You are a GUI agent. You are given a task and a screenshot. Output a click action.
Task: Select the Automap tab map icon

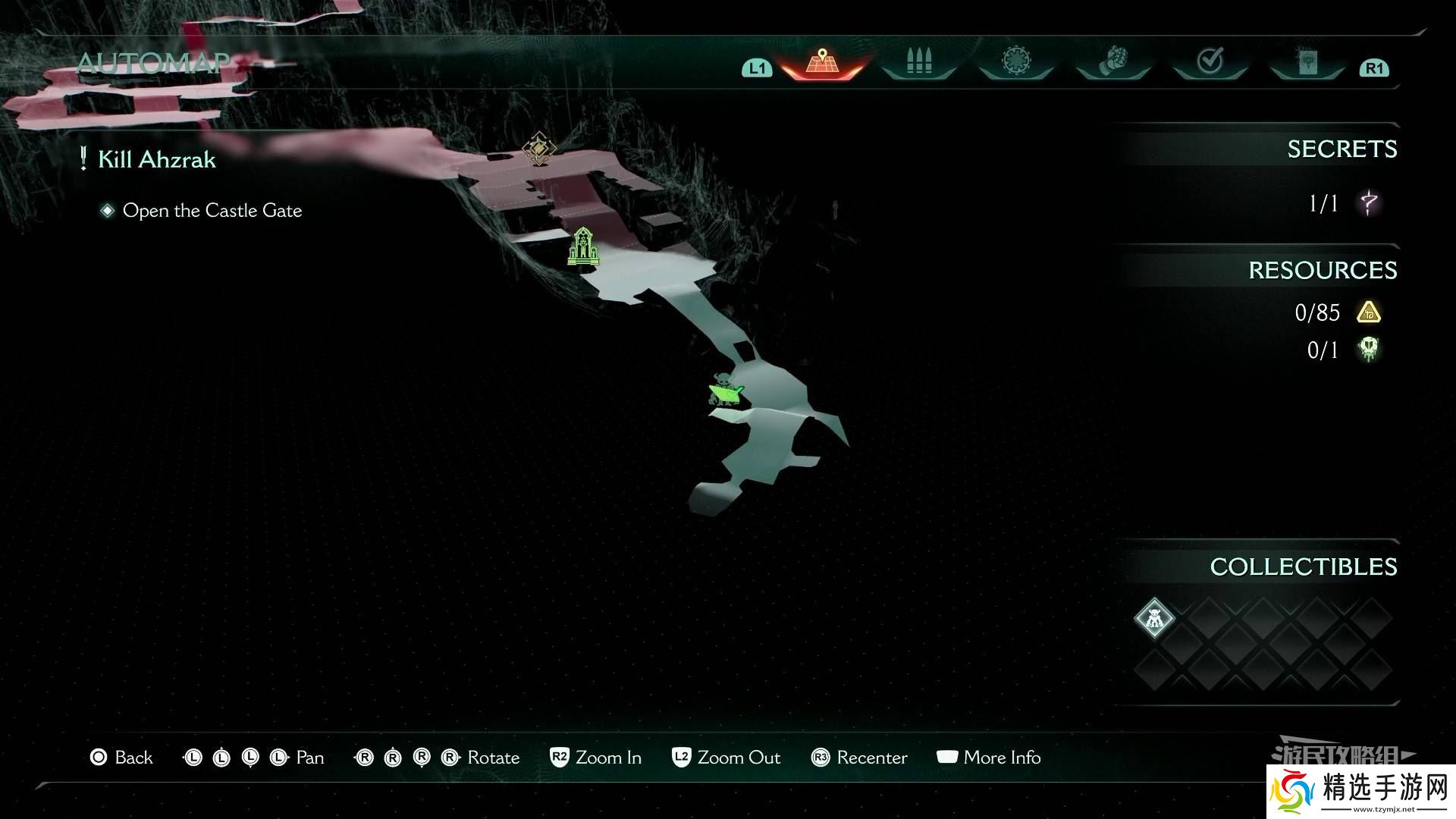821,61
